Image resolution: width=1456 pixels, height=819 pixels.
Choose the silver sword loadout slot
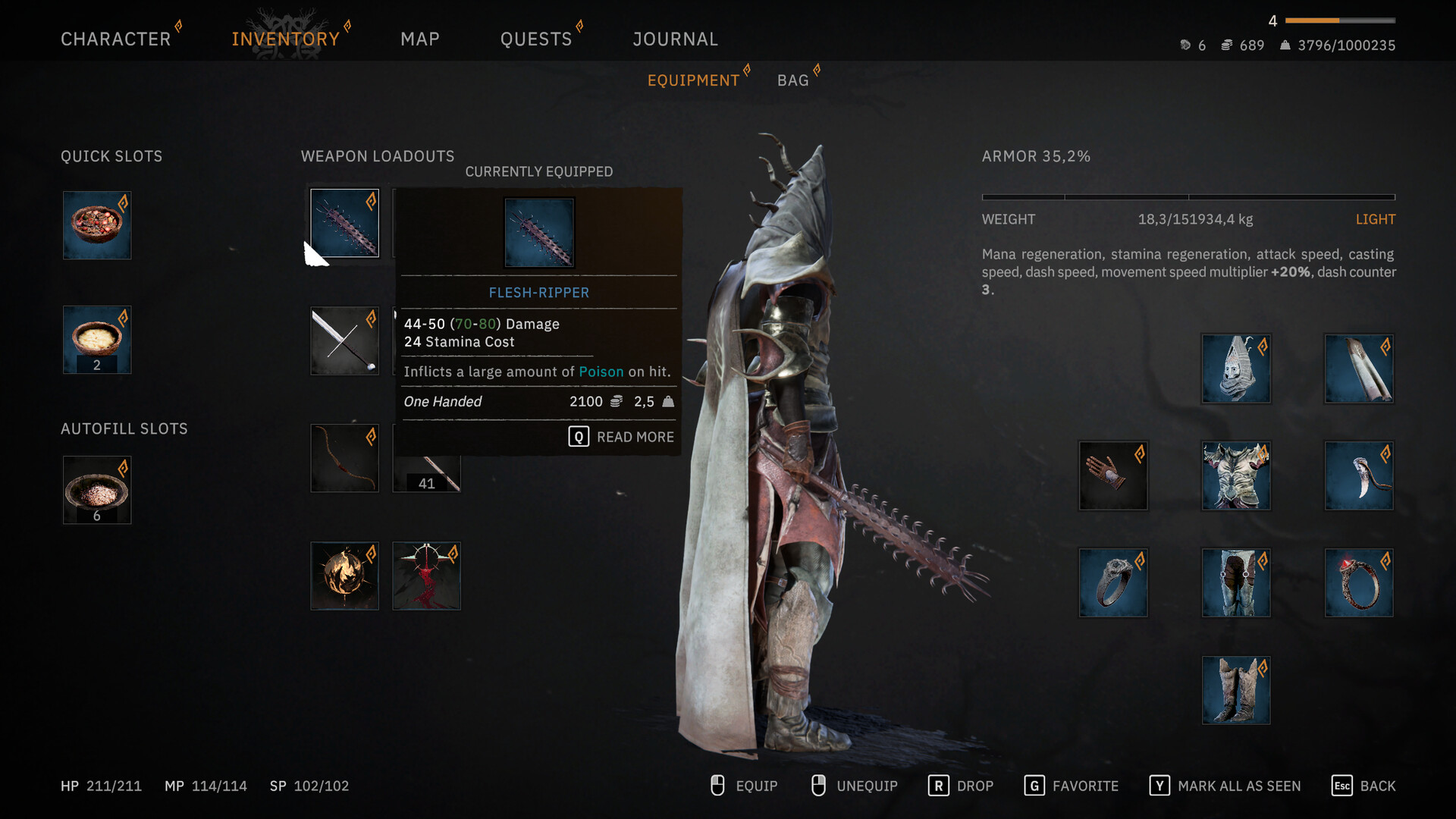click(x=344, y=340)
